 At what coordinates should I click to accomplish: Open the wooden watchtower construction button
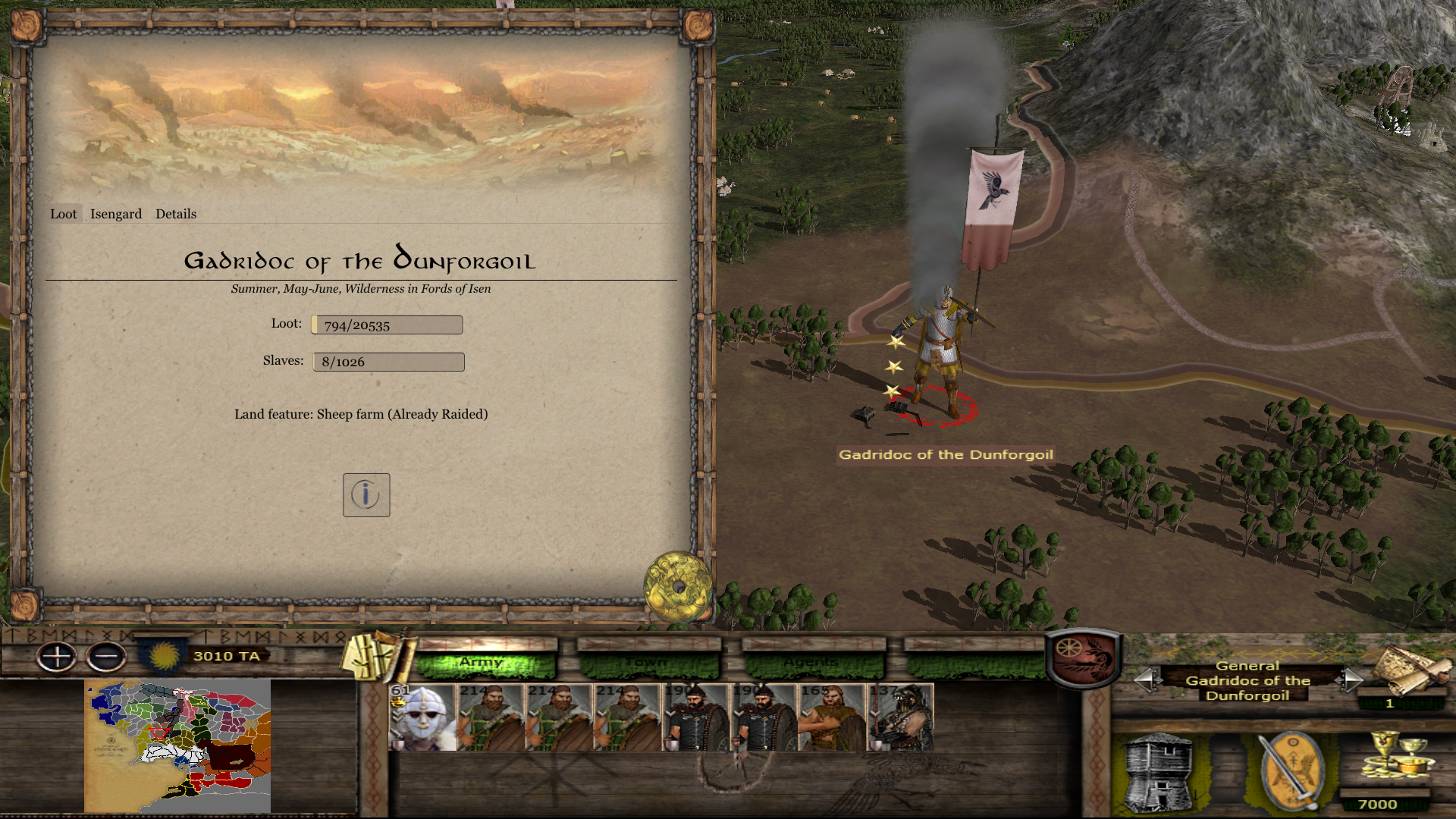pyautogui.click(x=1158, y=772)
